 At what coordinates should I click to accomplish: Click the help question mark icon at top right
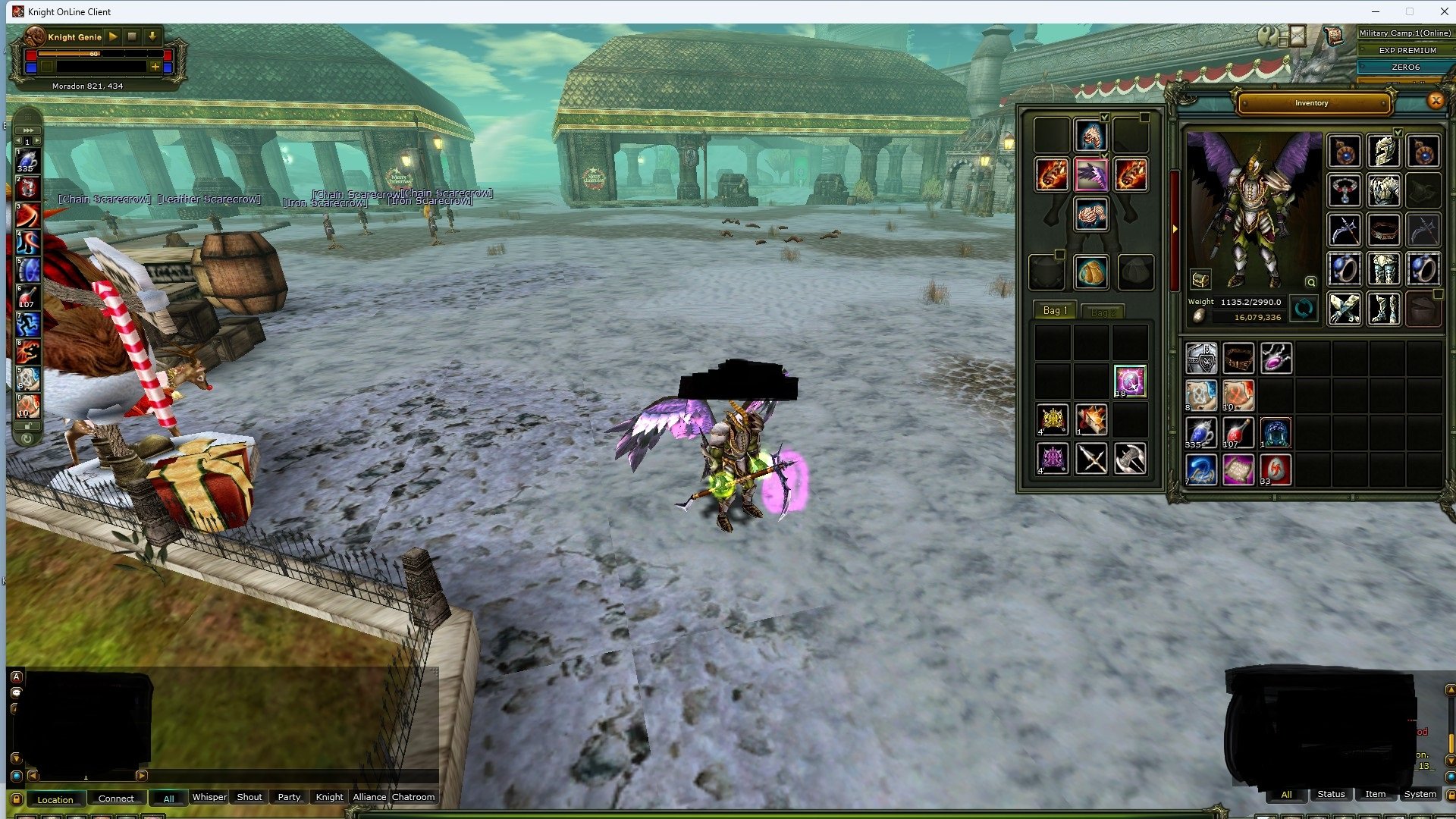point(1267,35)
